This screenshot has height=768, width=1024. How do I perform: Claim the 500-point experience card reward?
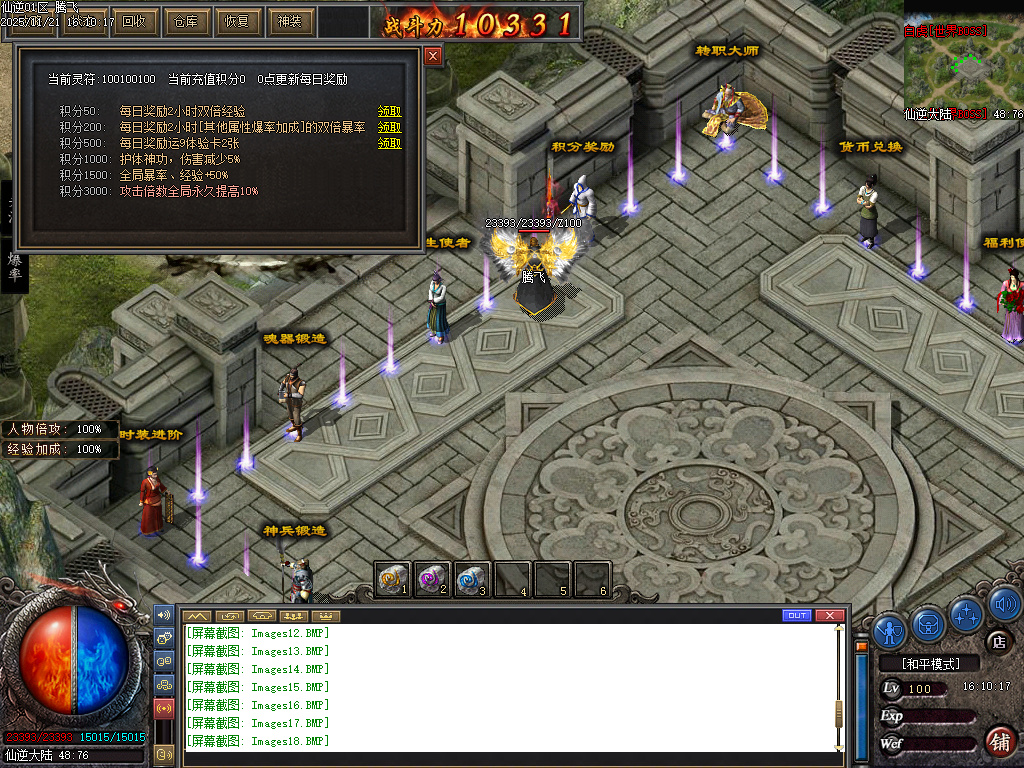click(x=389, y=144)
